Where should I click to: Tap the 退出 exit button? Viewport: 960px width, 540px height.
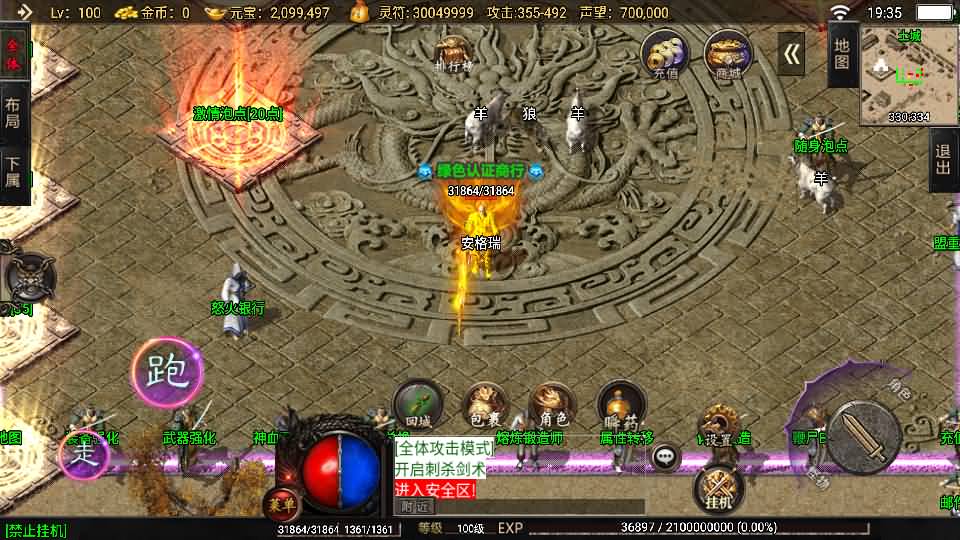pos(943,160)
